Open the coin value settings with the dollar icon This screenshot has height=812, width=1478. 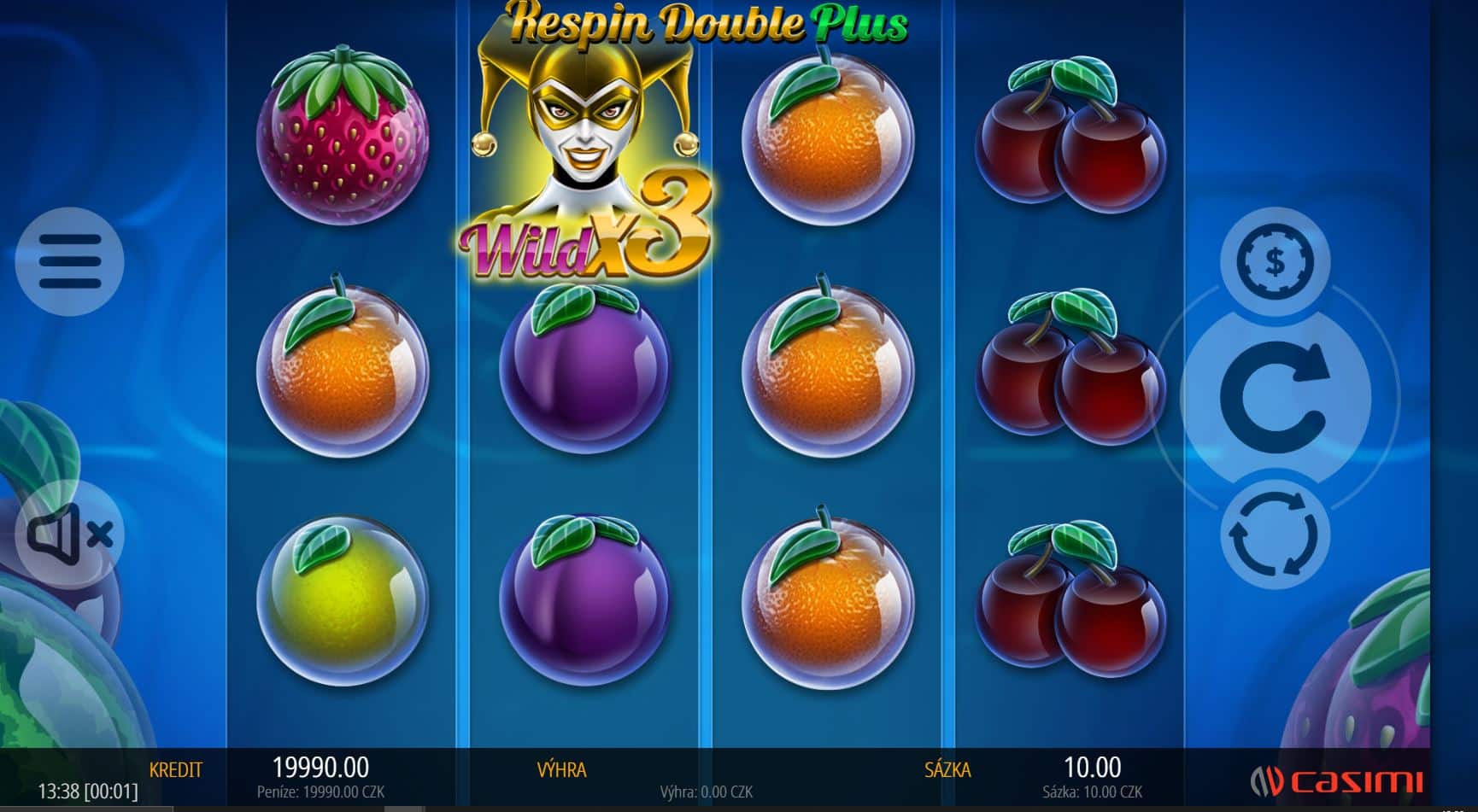click(1276, 263)
